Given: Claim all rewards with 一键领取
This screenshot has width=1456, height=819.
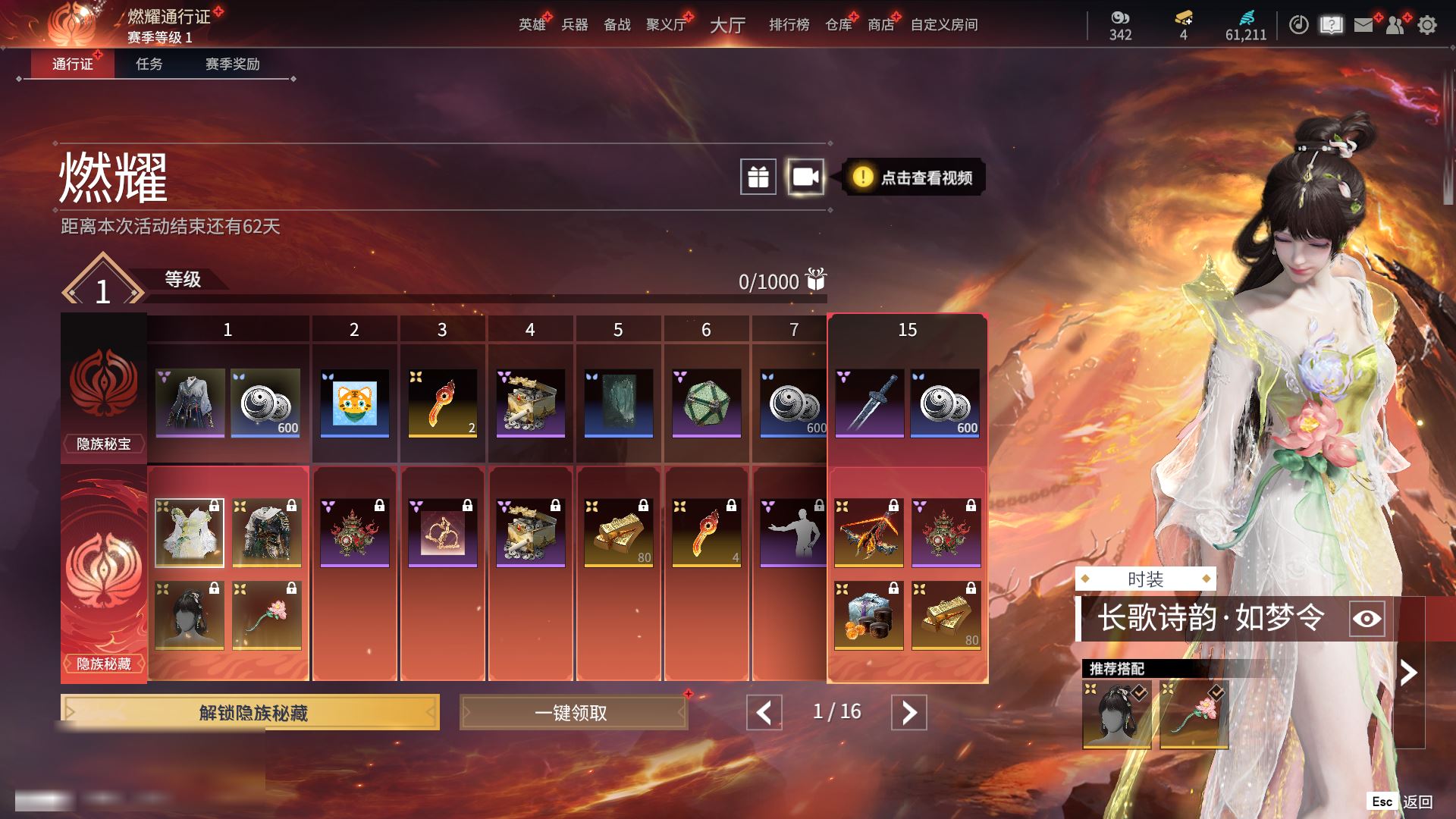Looking at the screenshot, I should (573, 713).
